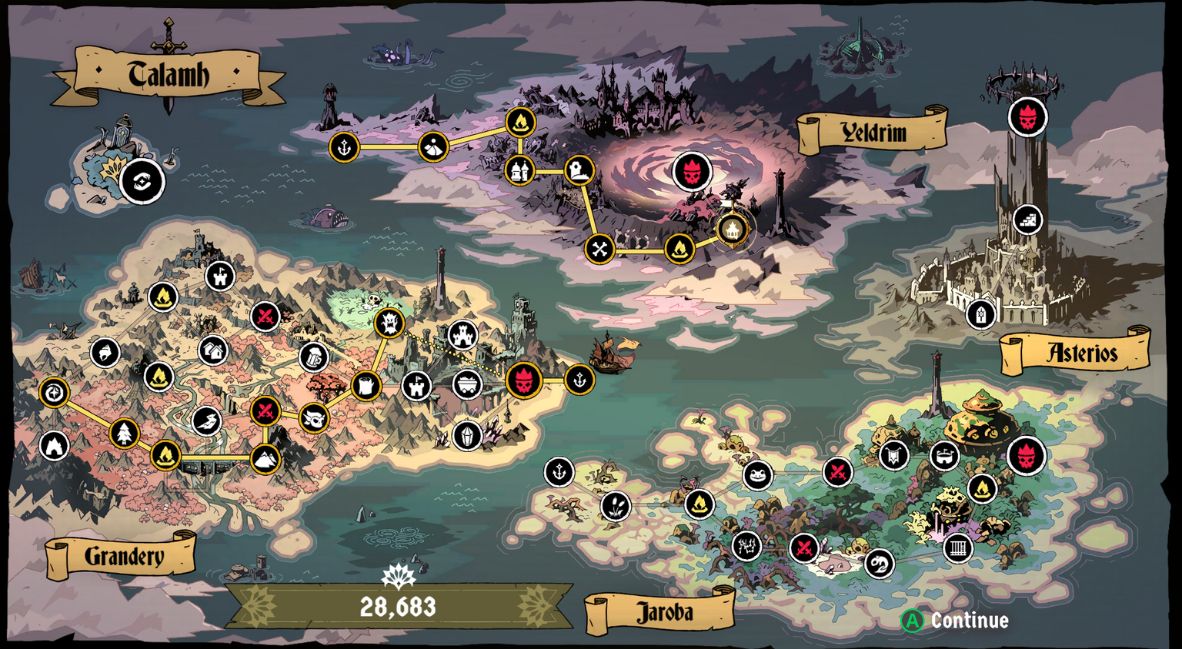Choose the Jaroba anchor dock node

[559, 471]
